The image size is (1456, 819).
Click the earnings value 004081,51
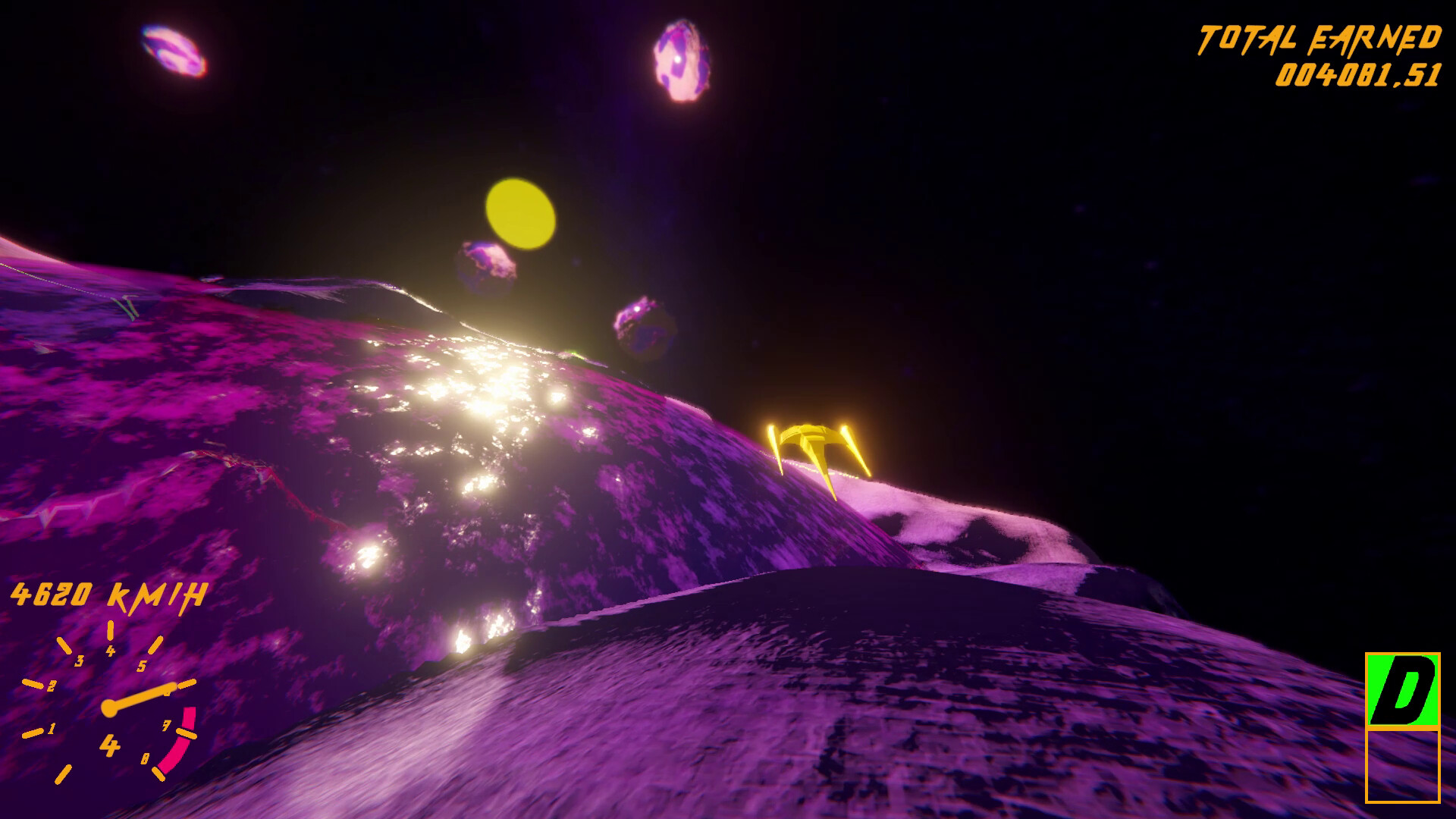[x=1358, y=74]
